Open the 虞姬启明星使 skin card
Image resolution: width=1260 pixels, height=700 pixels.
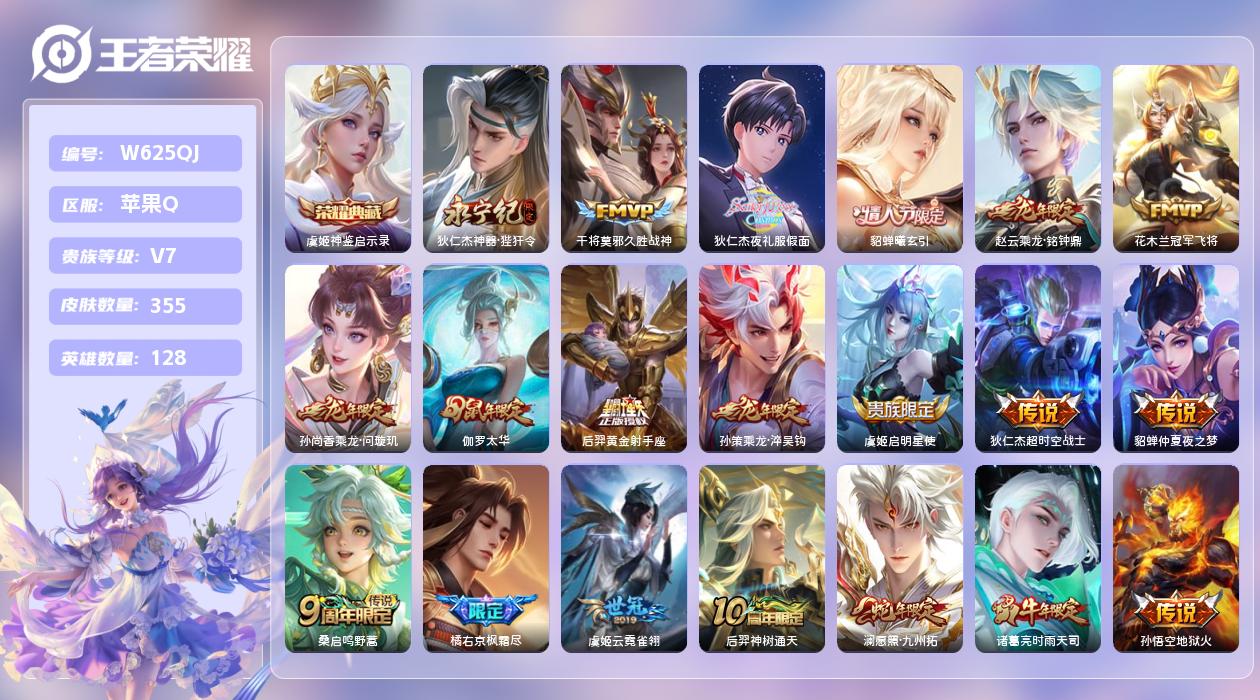(x=900, y=358)
